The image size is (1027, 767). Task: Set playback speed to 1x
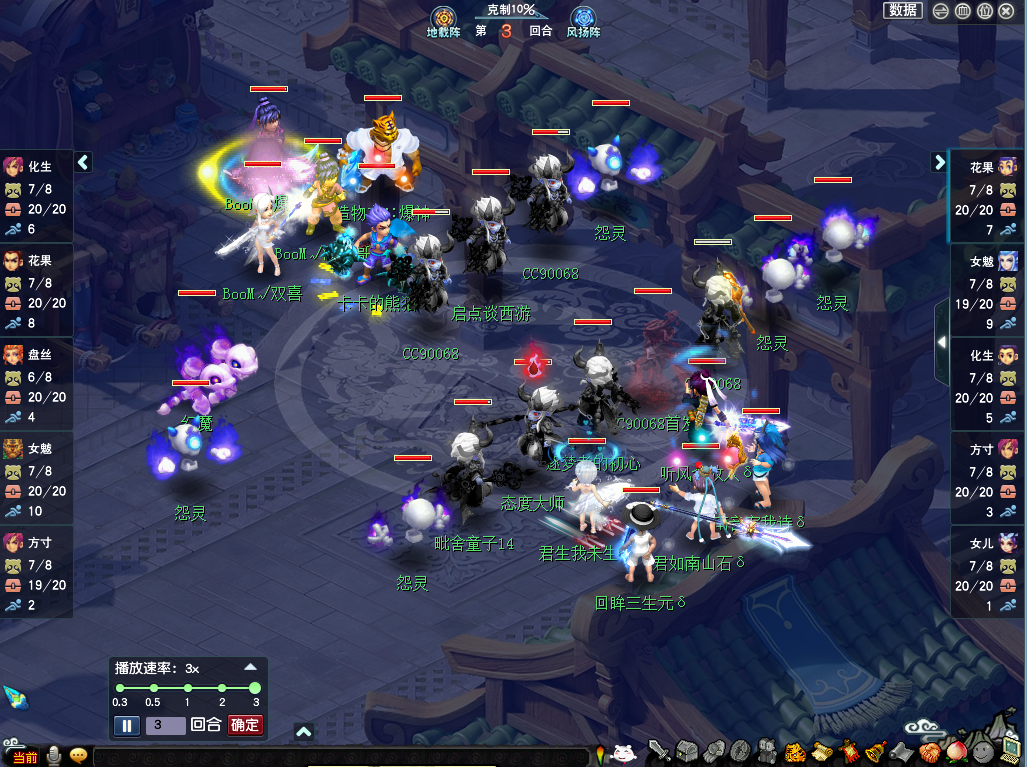pyautogui.click(x=187, y=688)
